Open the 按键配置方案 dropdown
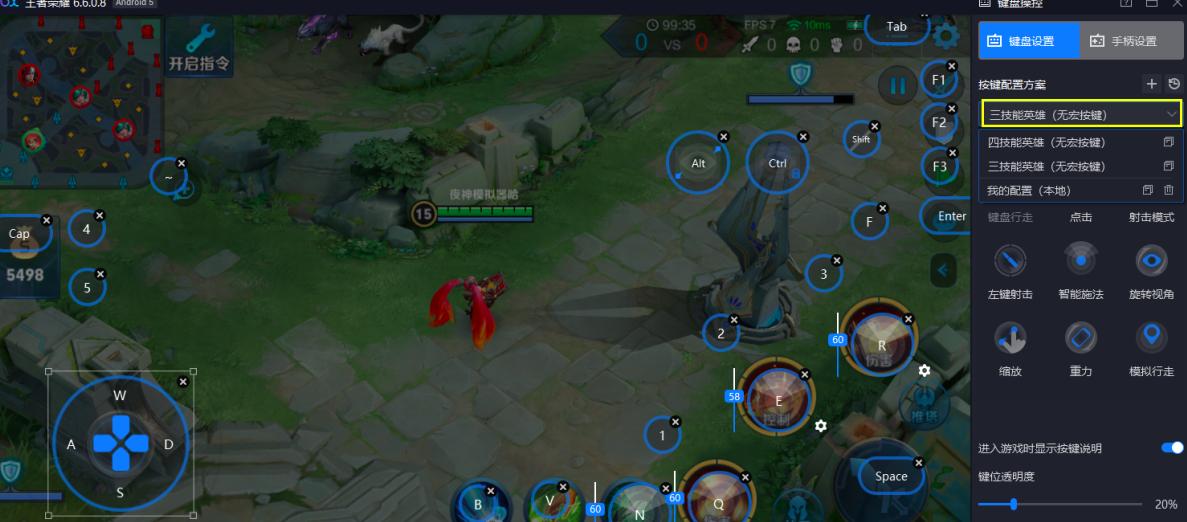Screen dimensions: 1187x522 [1081, 114]
